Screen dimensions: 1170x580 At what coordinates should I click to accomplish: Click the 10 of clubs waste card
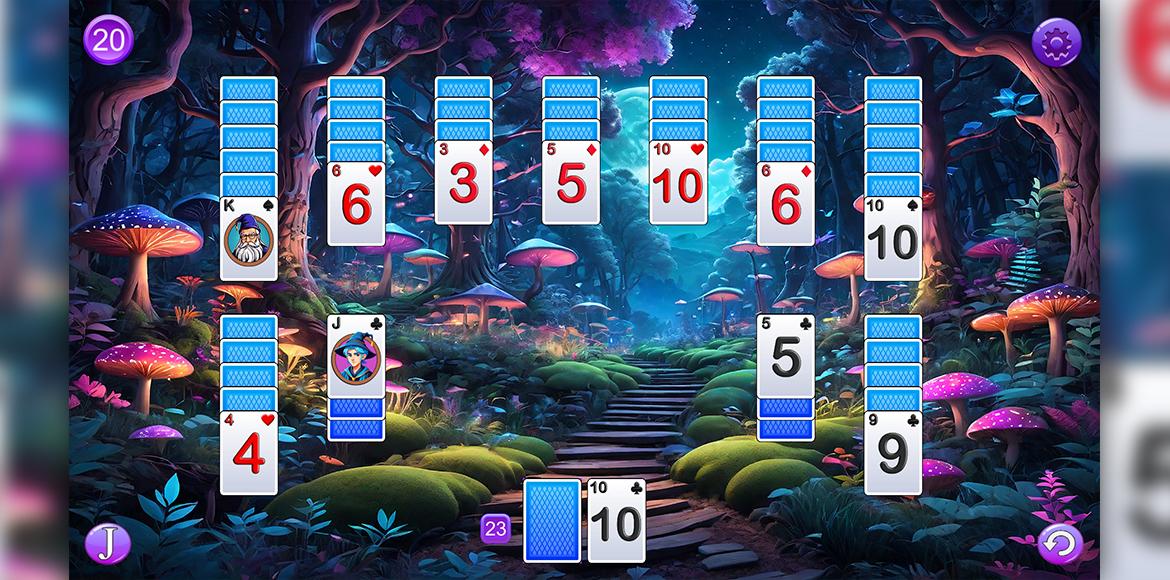[x=617, y=520]
